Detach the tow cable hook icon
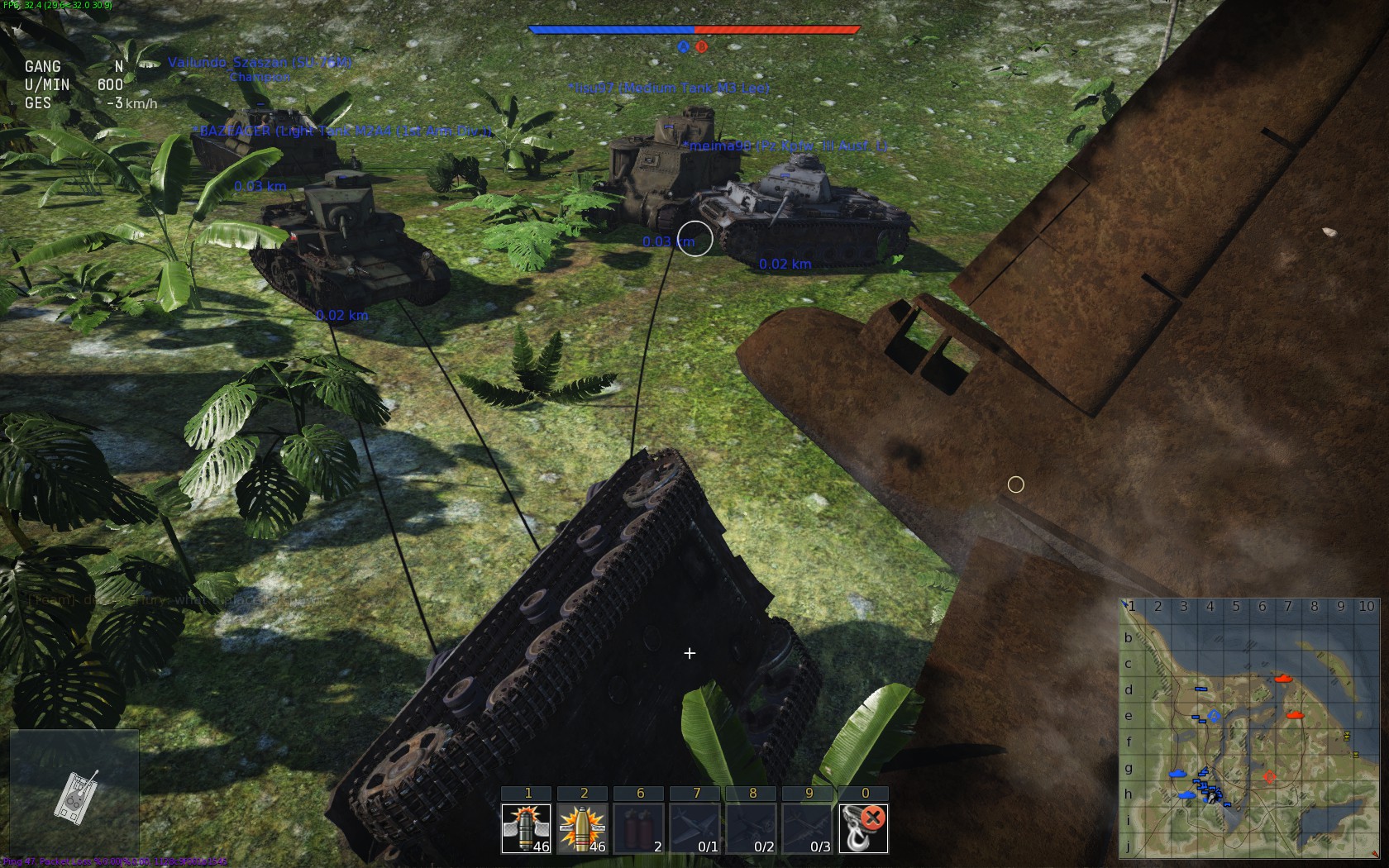1389x868 pixels. 864,828
